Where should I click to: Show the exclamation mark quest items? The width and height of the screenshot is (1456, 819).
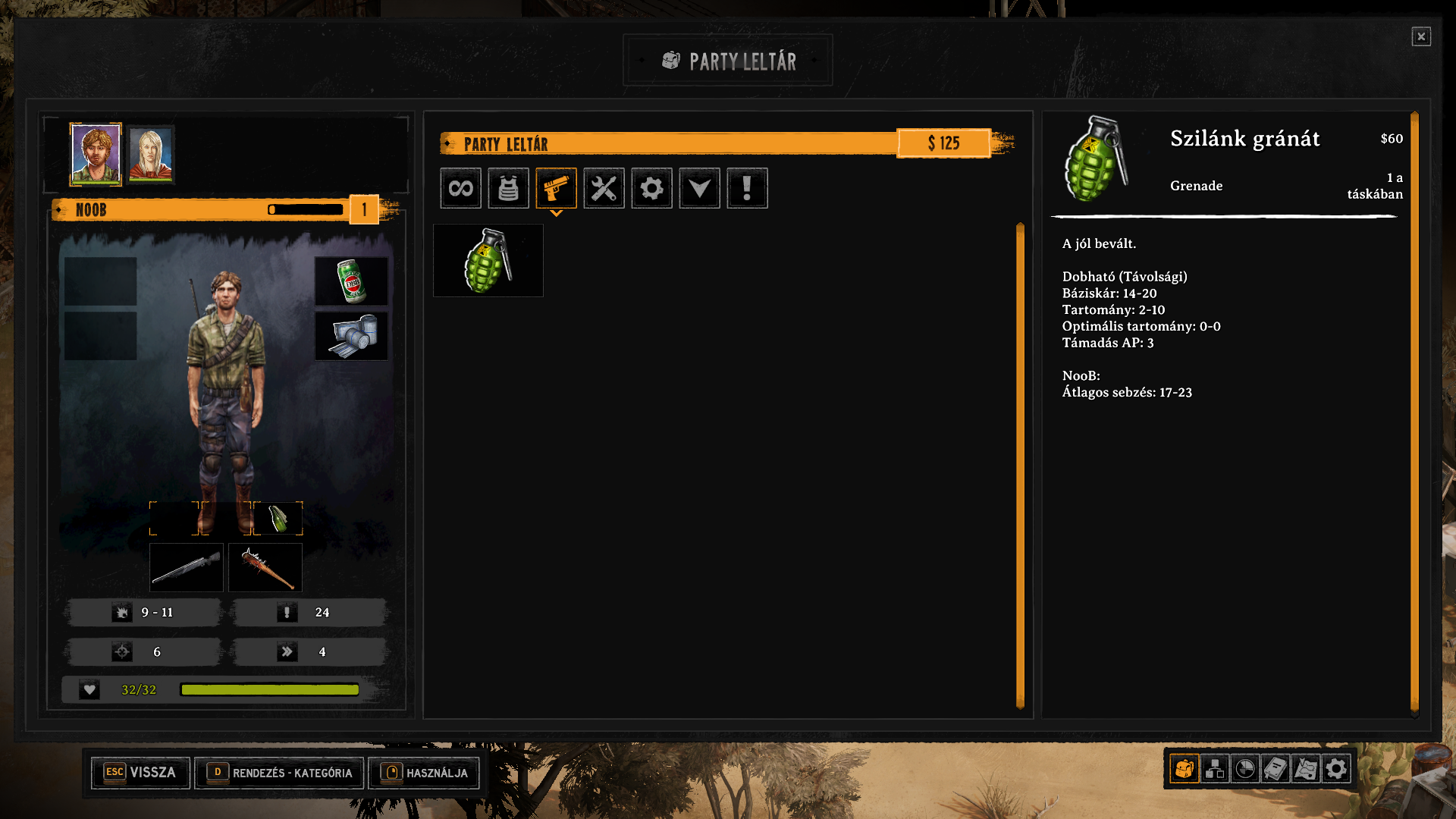coord(747,188)
